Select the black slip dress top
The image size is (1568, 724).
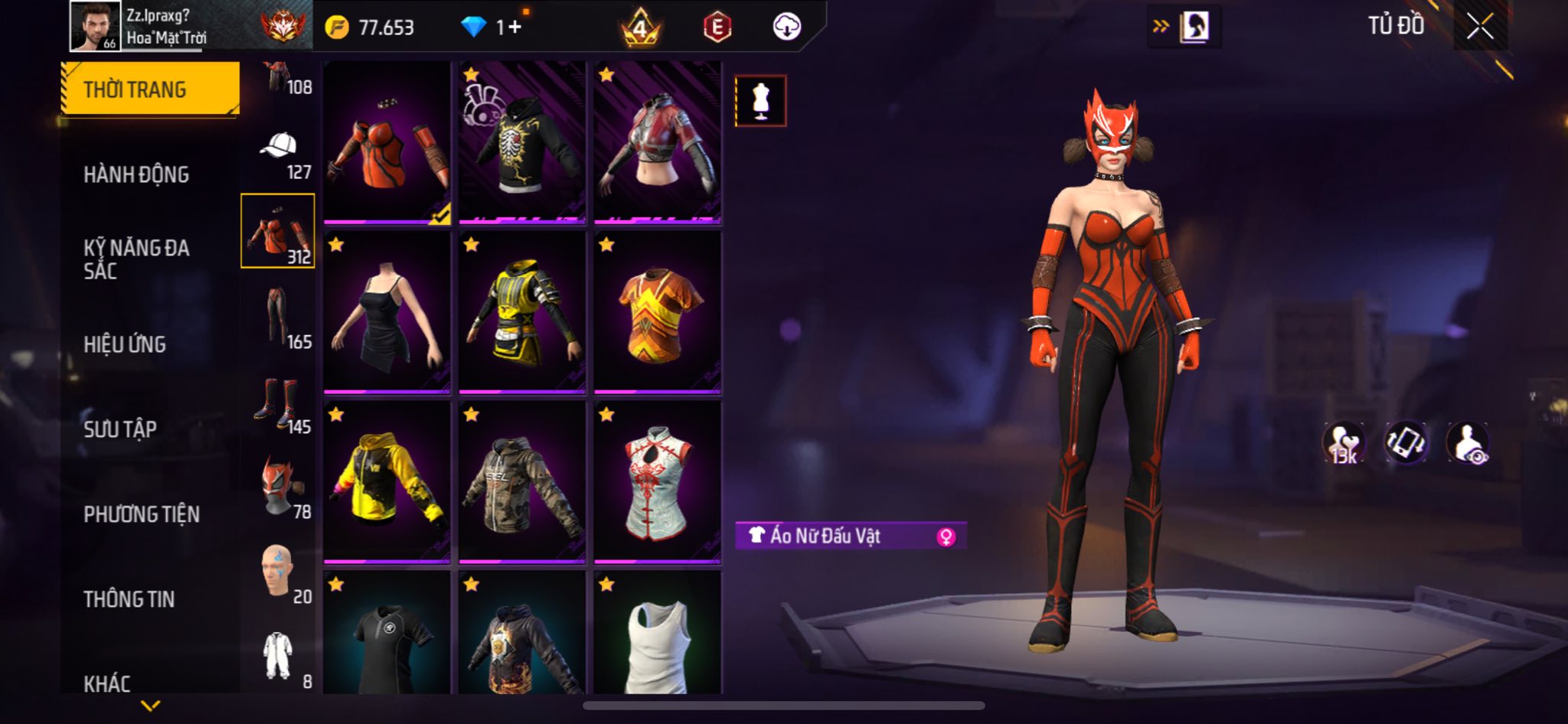387,313
